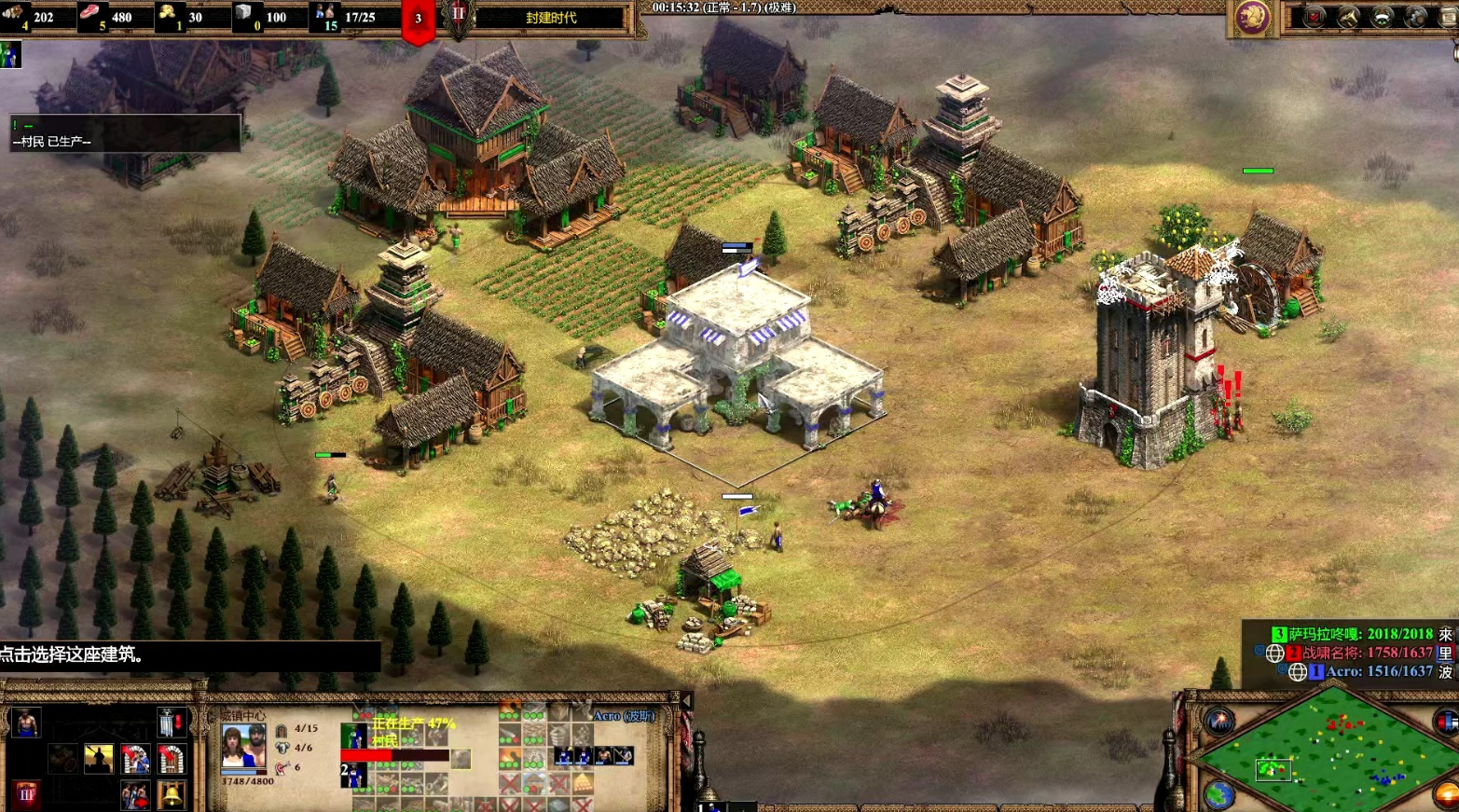Click the purple civilization emblem
This screenshot has width=1459, height=812.
tap(1252, 18)
